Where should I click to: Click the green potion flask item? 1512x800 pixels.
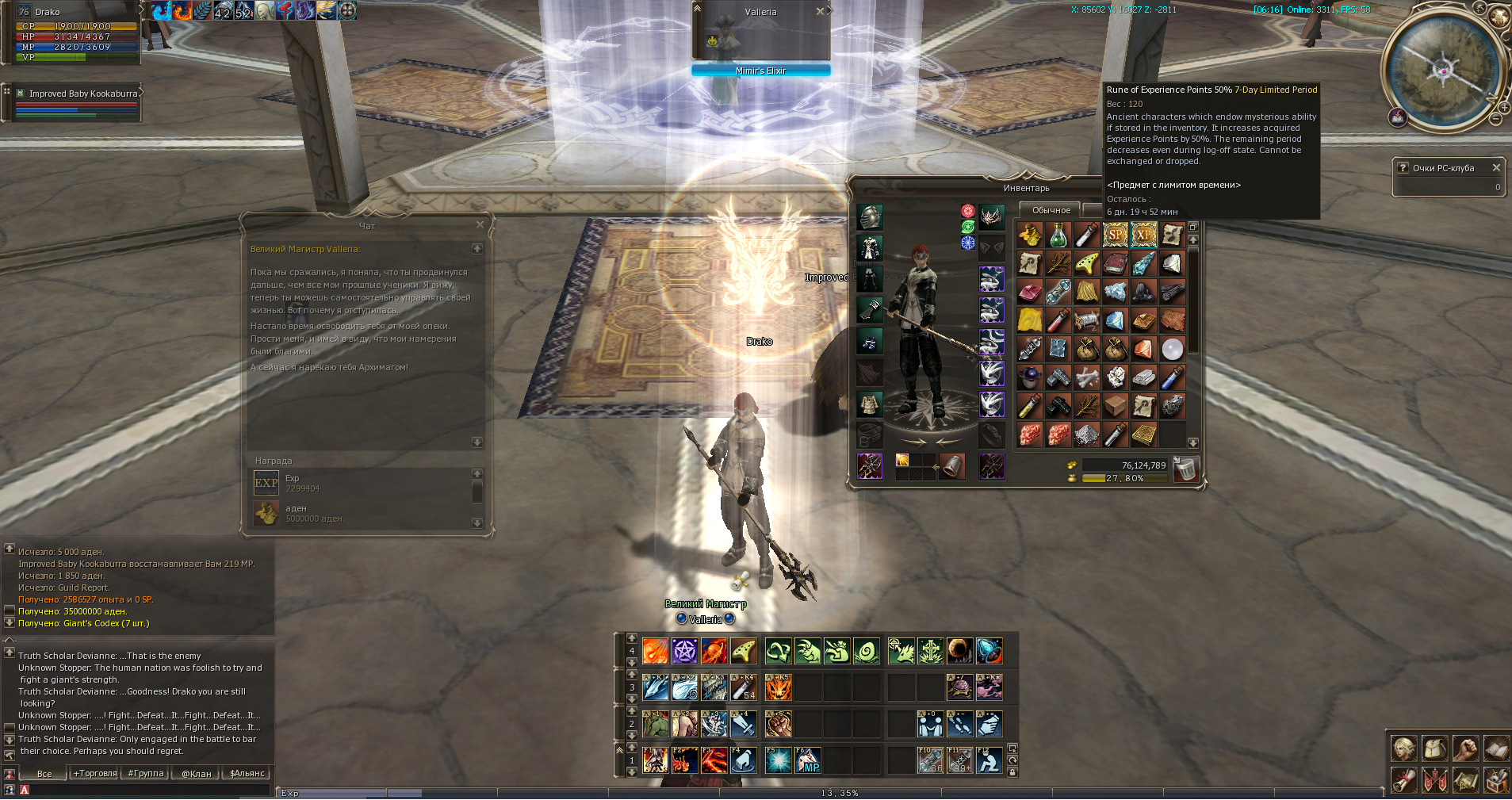pyautogui.click(x=1058, y=235)
